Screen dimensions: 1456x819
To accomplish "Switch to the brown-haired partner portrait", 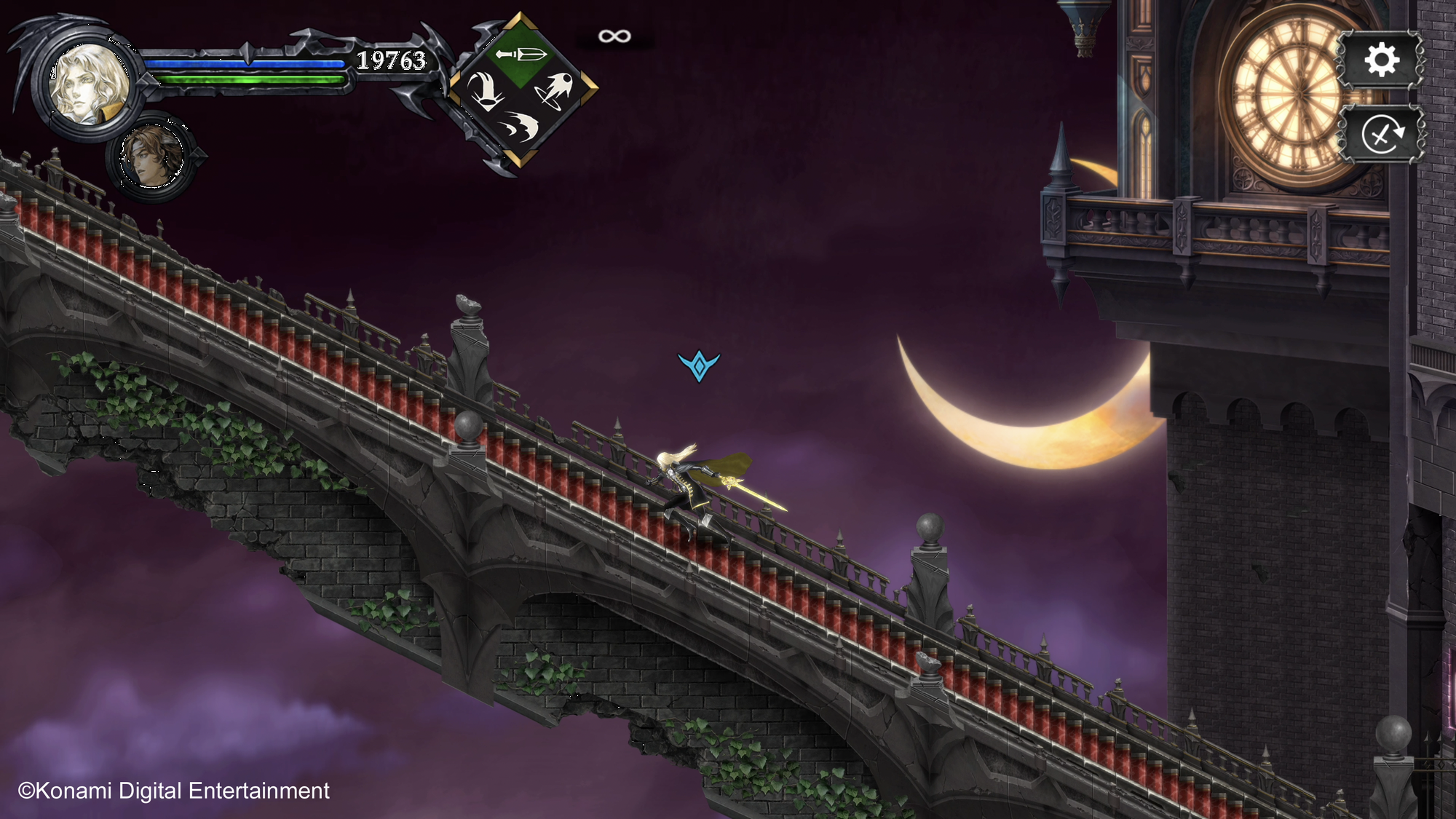I will (x=152, y=156).
